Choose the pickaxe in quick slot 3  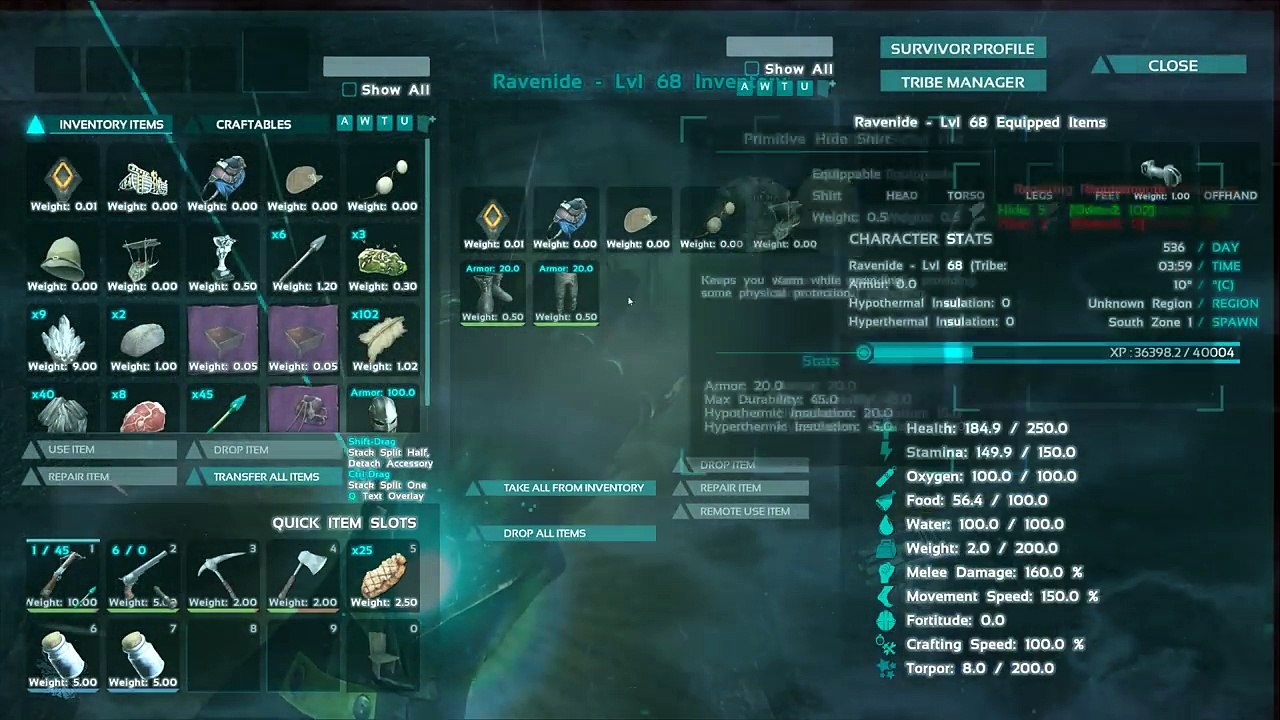223,575
